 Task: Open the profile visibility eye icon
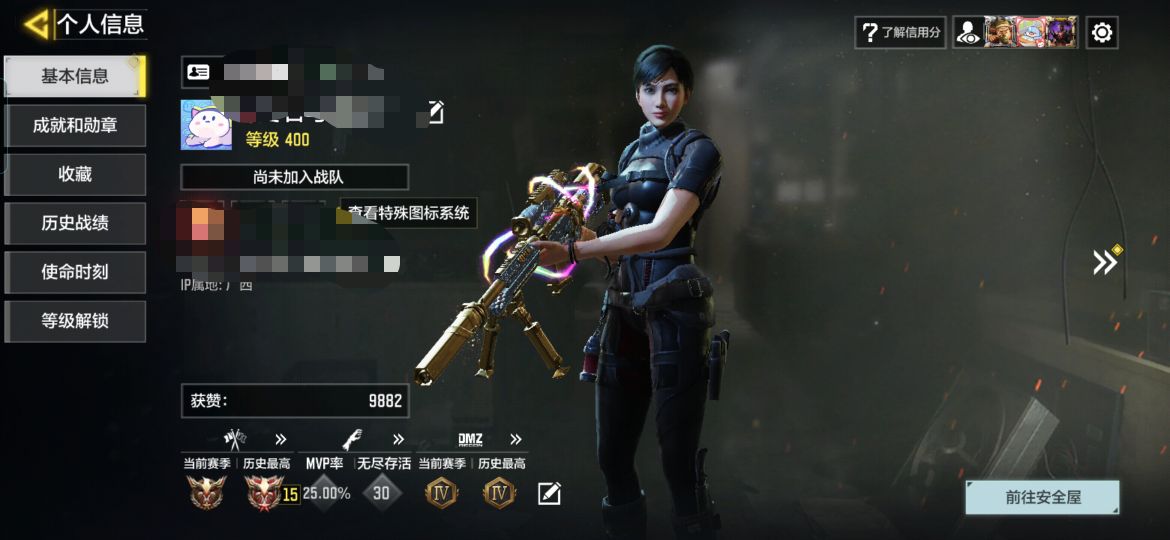pyautogui.click(x=968, y=32)
